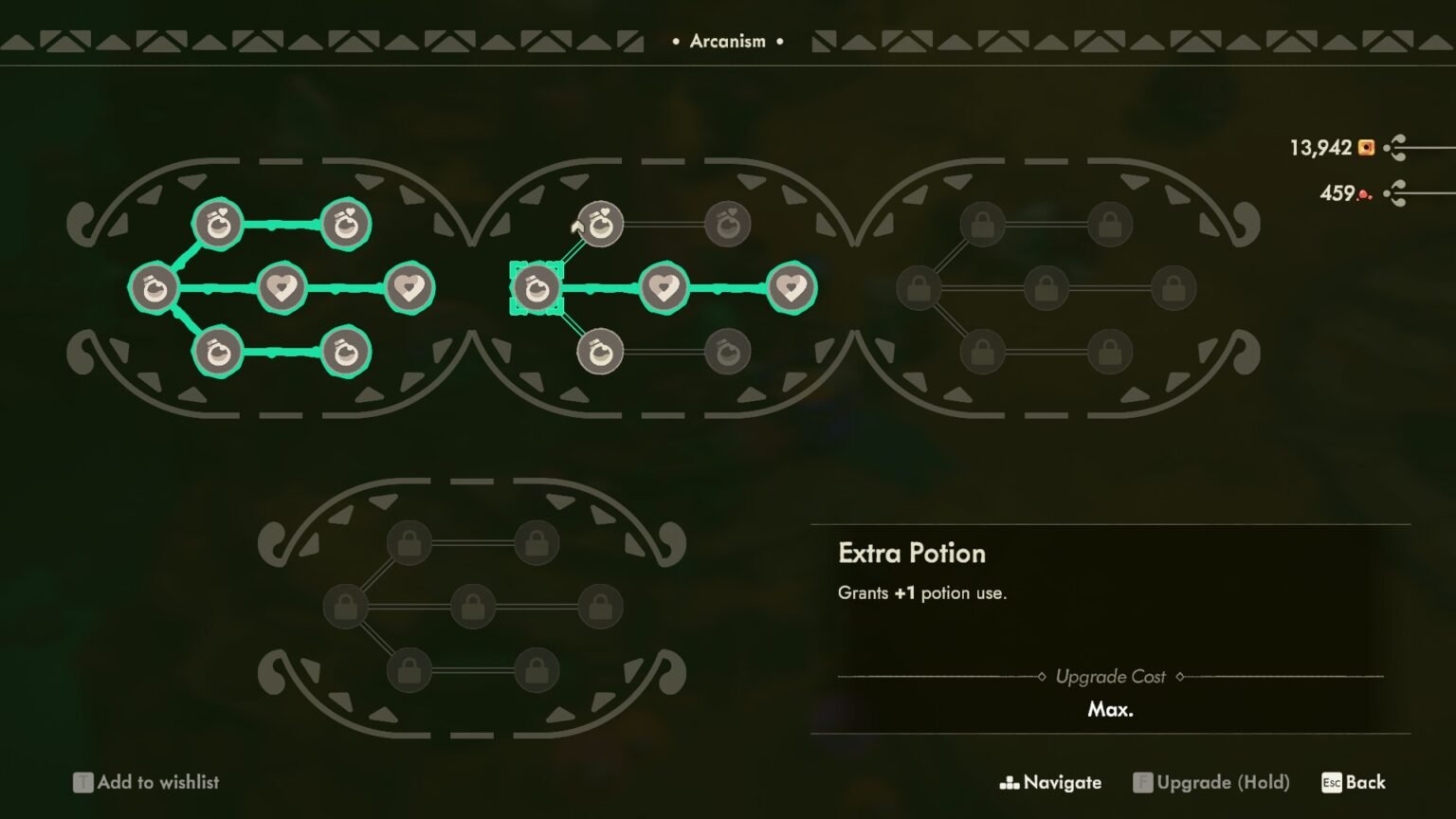
Task: Expand the branch glyph next to the petal count
Action: (x=1394, y=192)
